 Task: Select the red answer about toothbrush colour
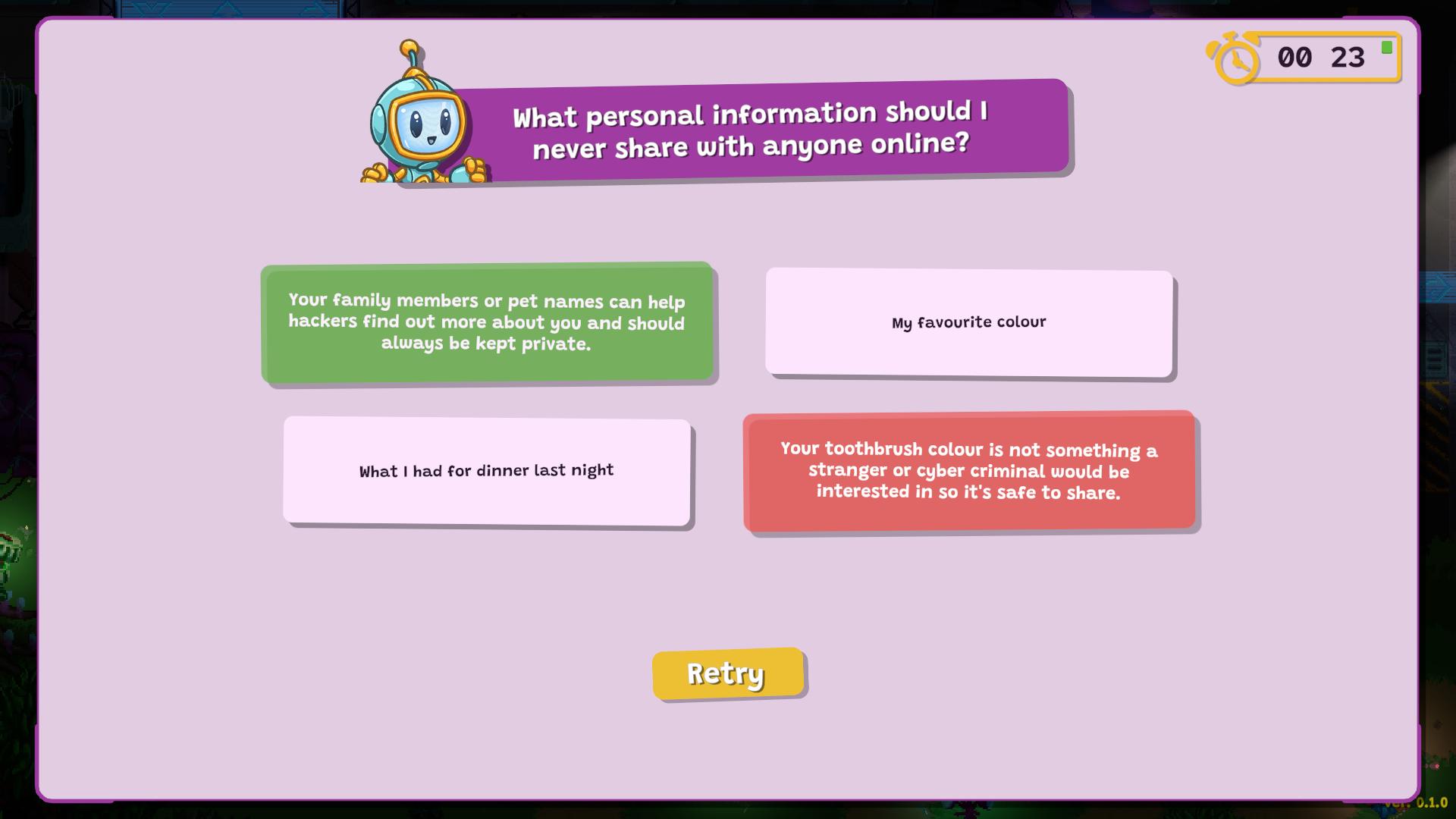968,470
